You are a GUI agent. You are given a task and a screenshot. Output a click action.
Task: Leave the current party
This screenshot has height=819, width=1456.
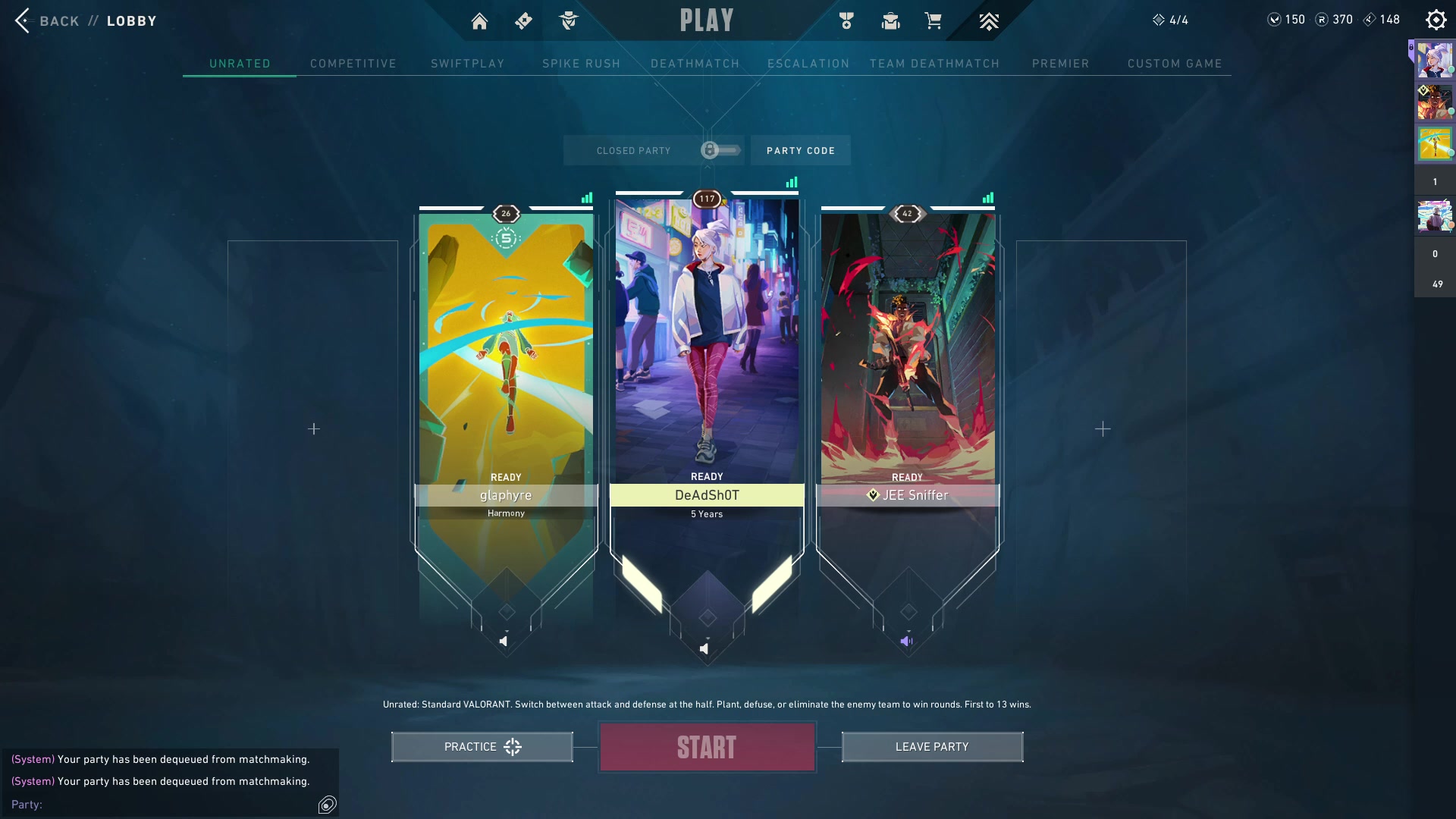[x=932, y=747]
